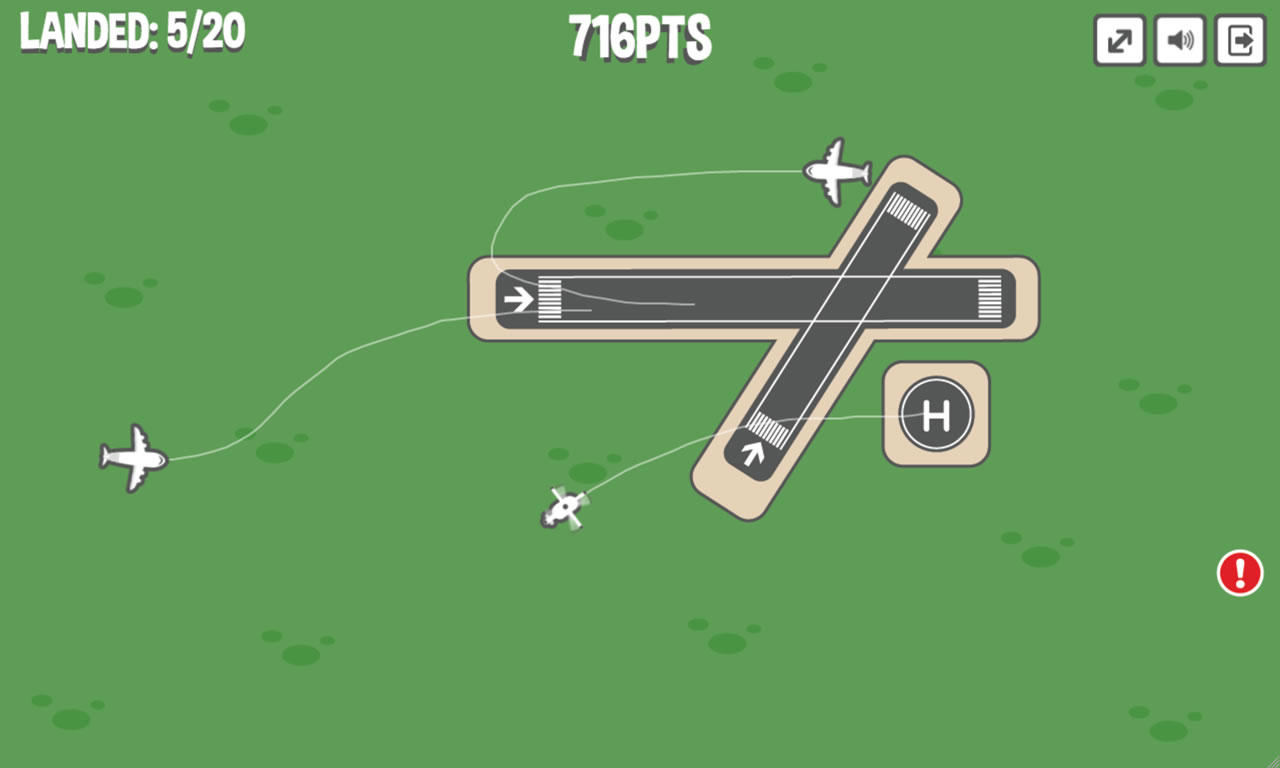Click the circular helipad landing zone

(934, 413)
